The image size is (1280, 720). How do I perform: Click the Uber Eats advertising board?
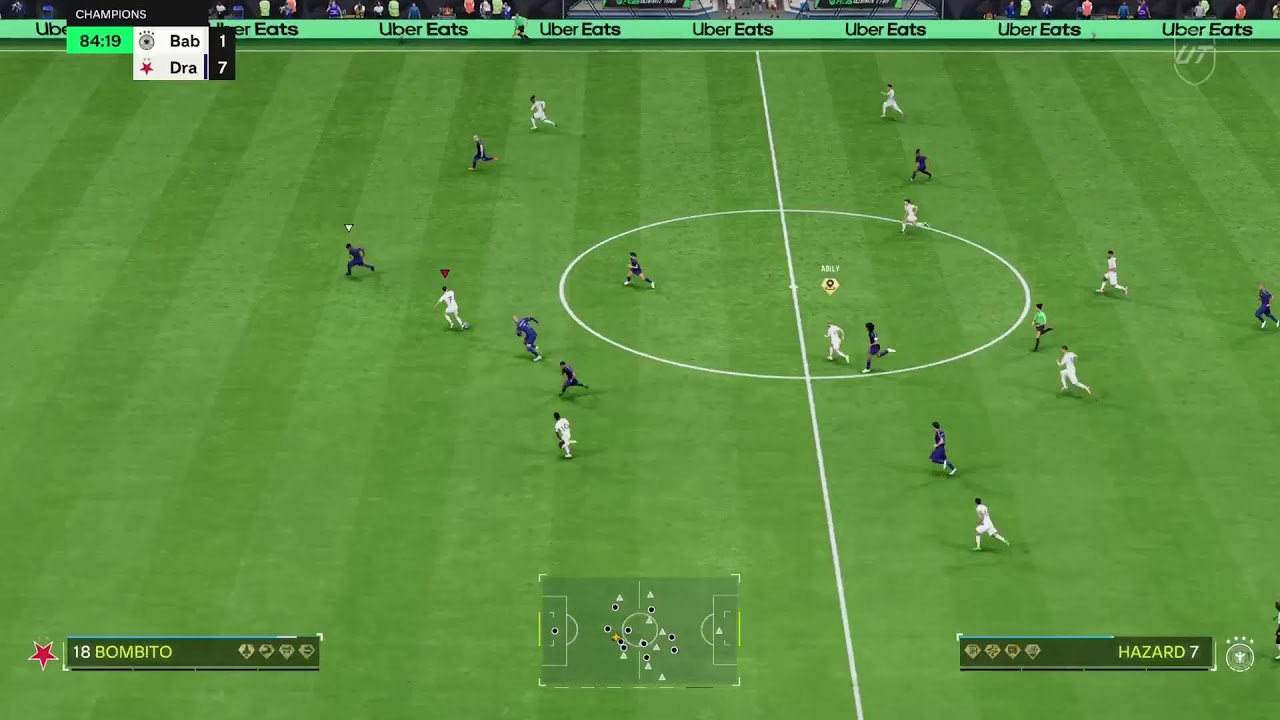tap(733, 30)
